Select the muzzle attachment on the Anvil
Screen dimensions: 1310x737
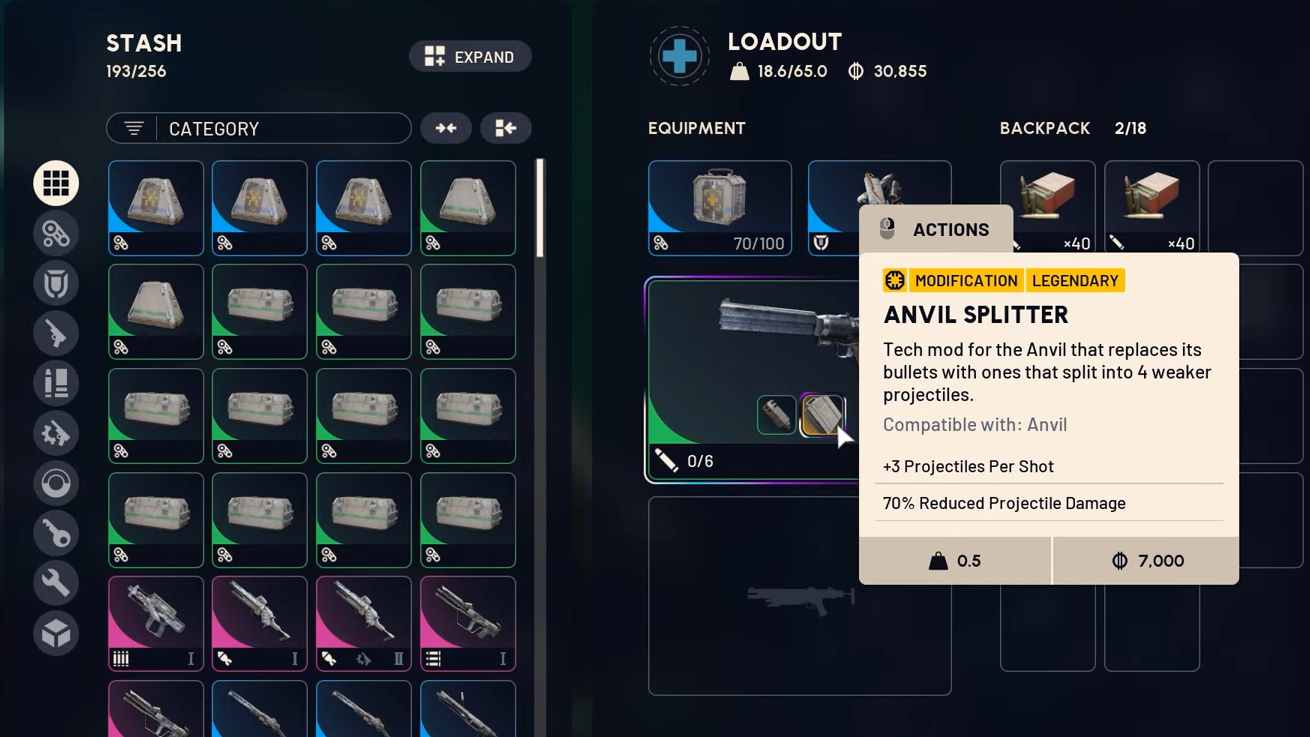click(776, 415)
